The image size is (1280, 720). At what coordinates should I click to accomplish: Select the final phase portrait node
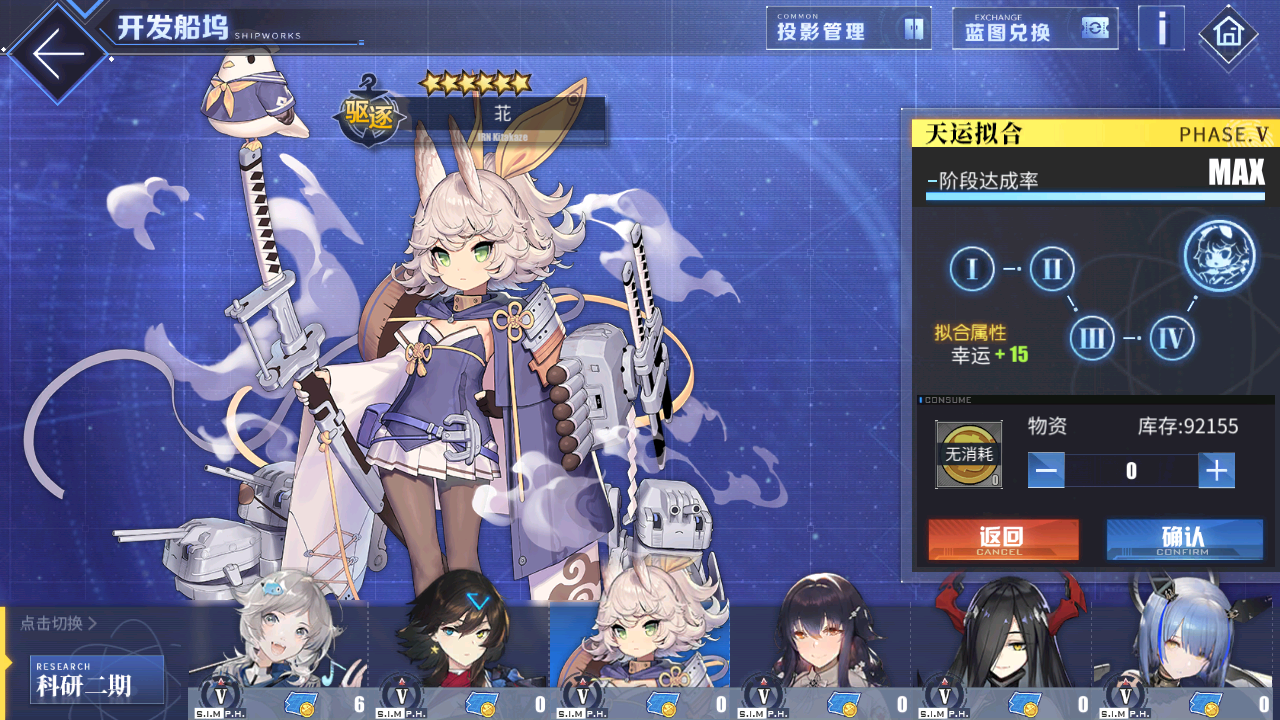click(x=1220, y=257)
